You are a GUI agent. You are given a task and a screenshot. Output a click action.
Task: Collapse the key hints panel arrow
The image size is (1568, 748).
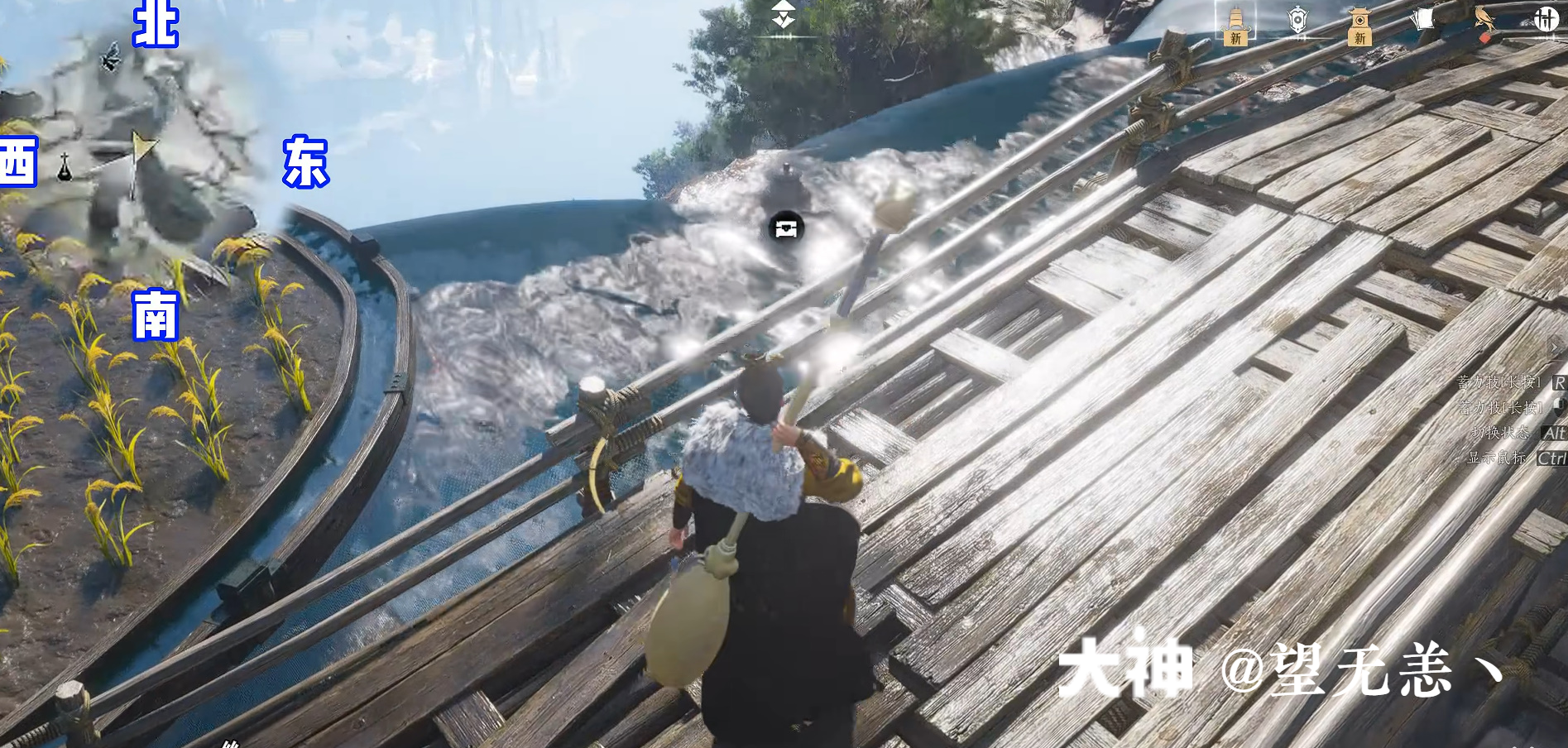tap(1556, 347)
